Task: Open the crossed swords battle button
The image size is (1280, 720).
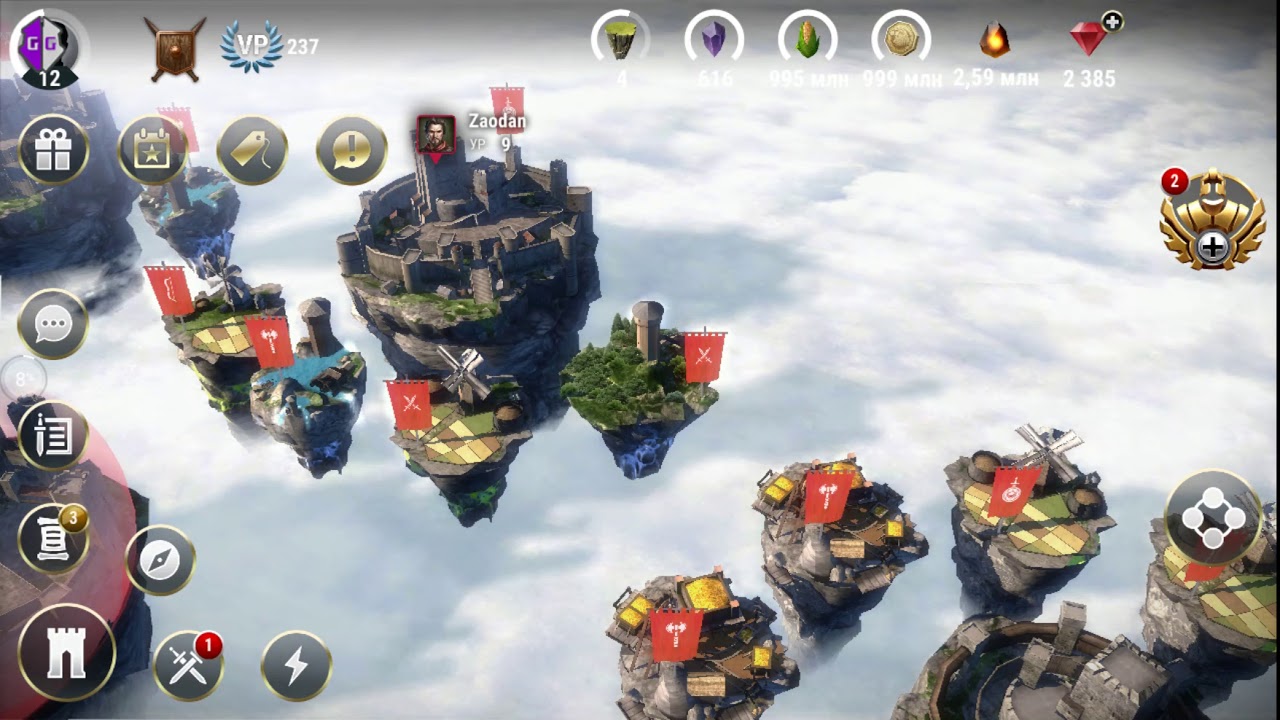Action: (188, 665)
